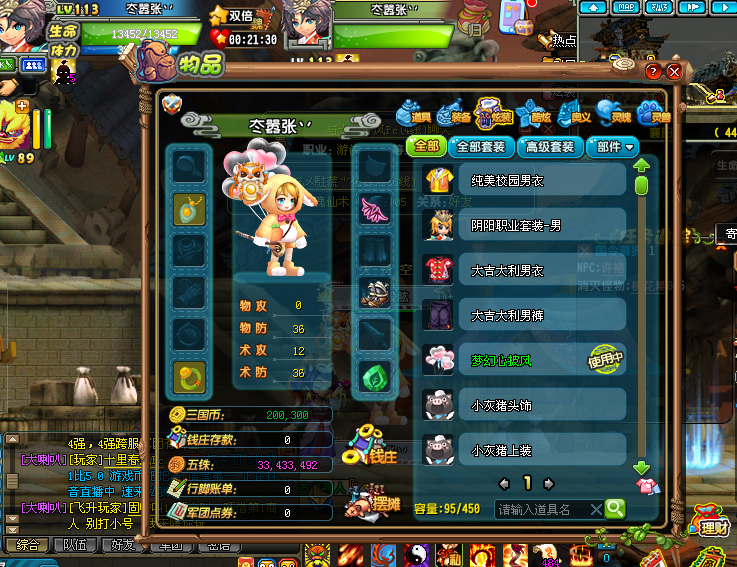The image size is (737, 567).
Task: Switch to the 灵魂 tab
Action: (x=610, y=113)
